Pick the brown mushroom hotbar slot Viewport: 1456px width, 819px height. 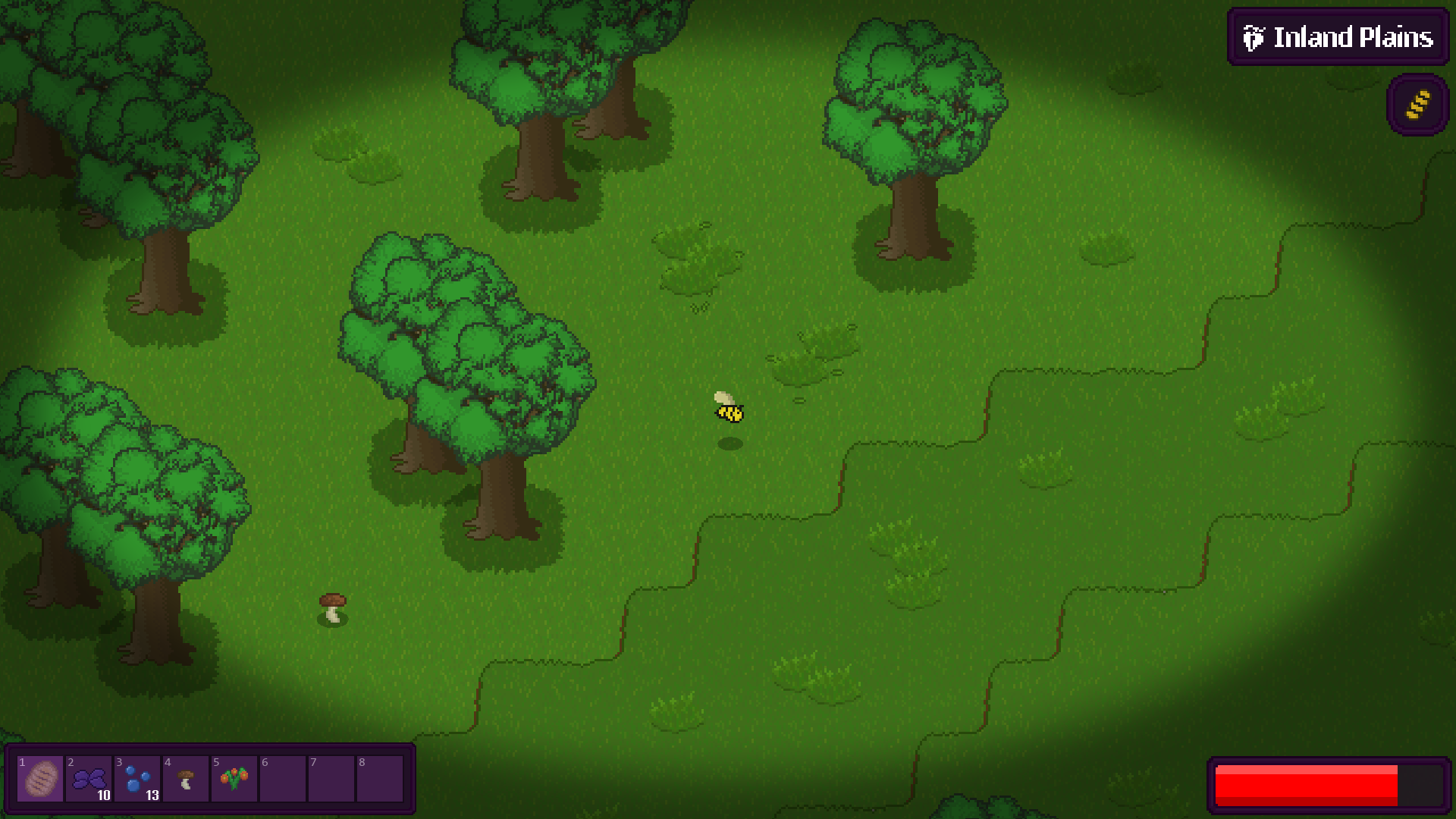pos(186,779)
